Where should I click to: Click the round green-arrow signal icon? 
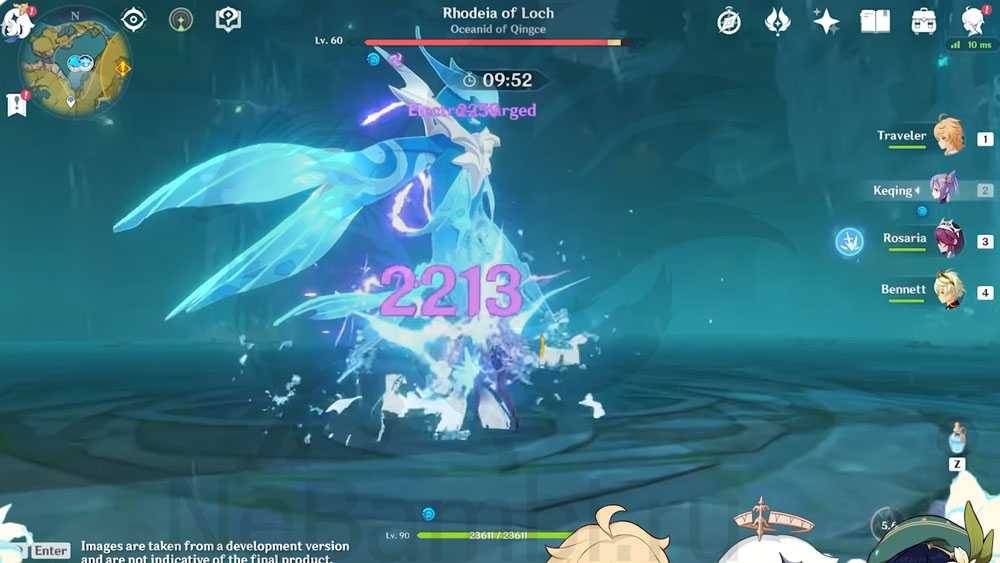point(181,20)
